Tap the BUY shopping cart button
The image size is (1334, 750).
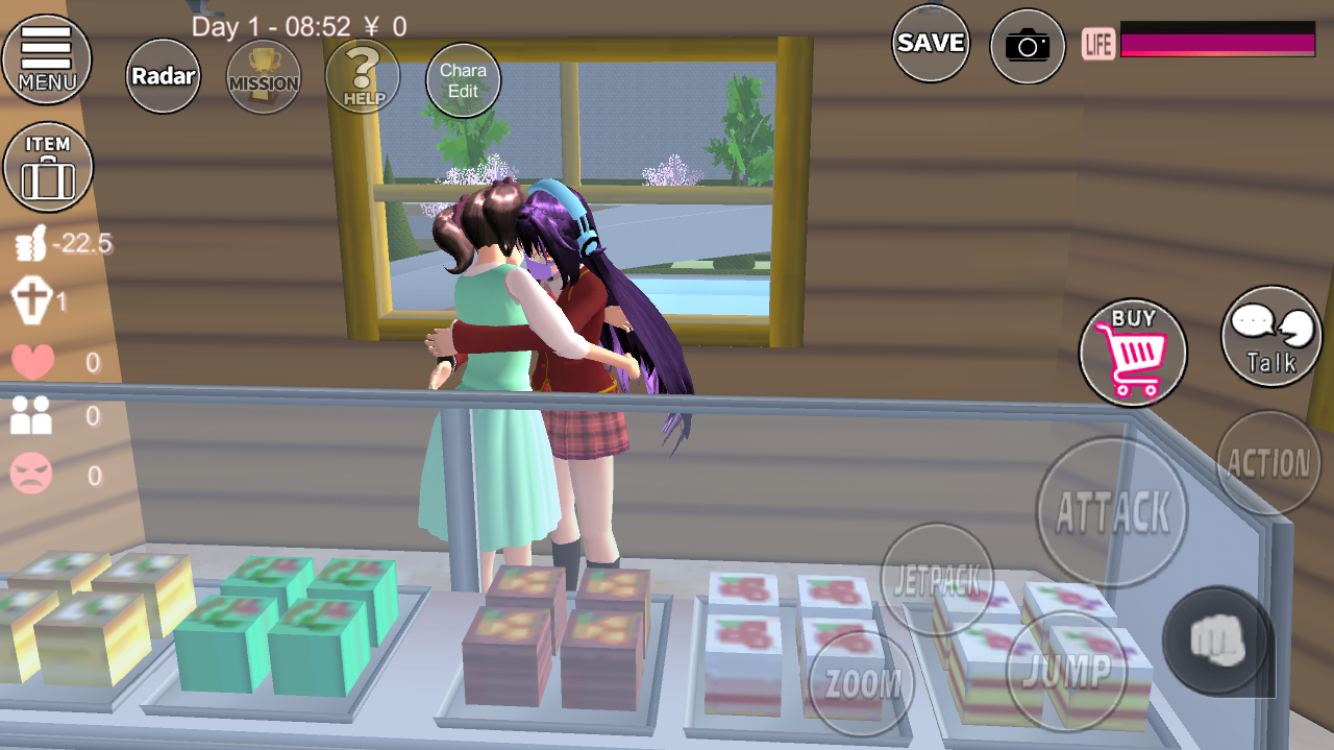coord(1133,352)
